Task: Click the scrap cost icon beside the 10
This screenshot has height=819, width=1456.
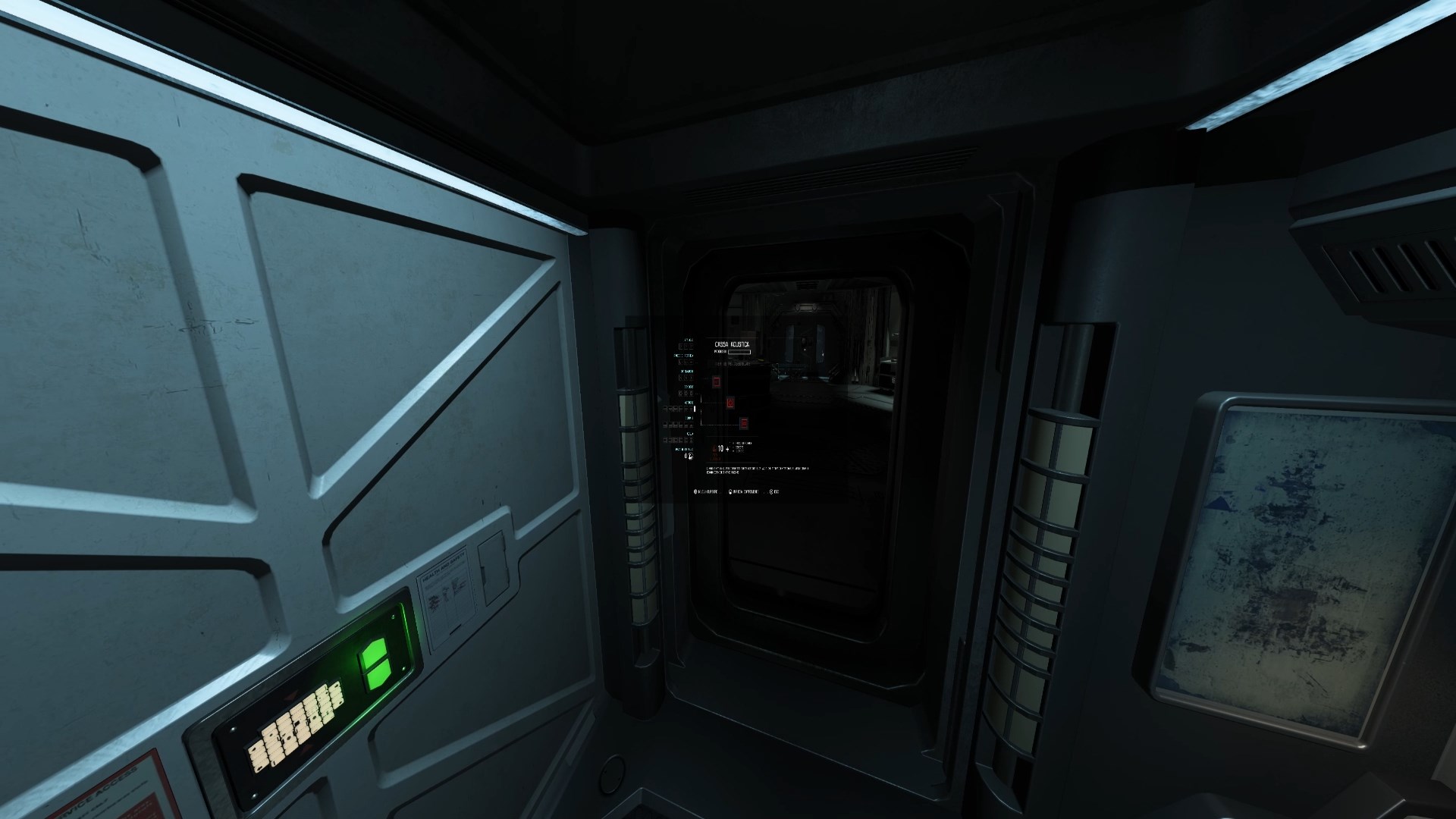Action: pos(713,448)
